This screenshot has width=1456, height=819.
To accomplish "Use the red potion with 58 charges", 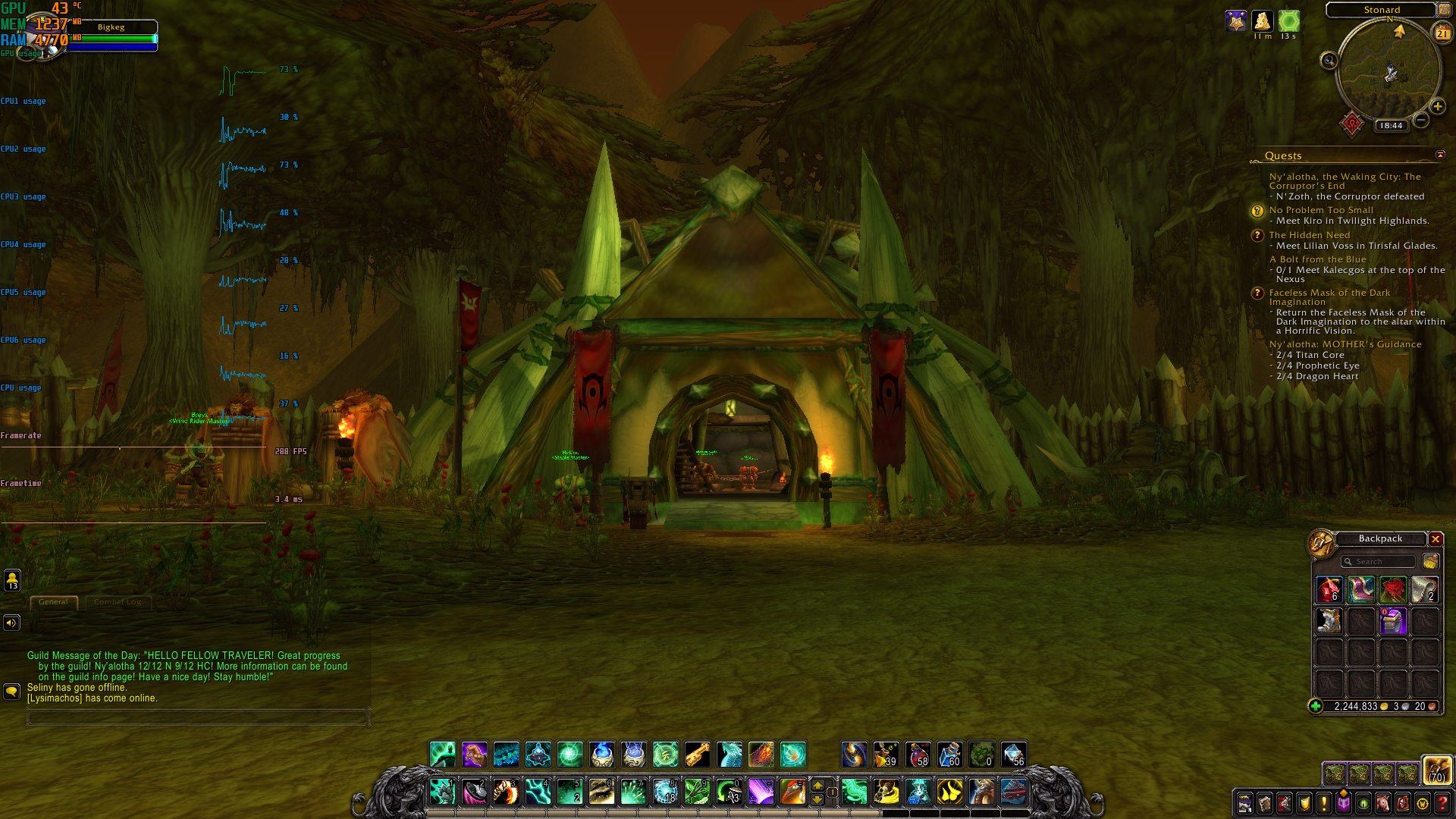I will (918, 755).
